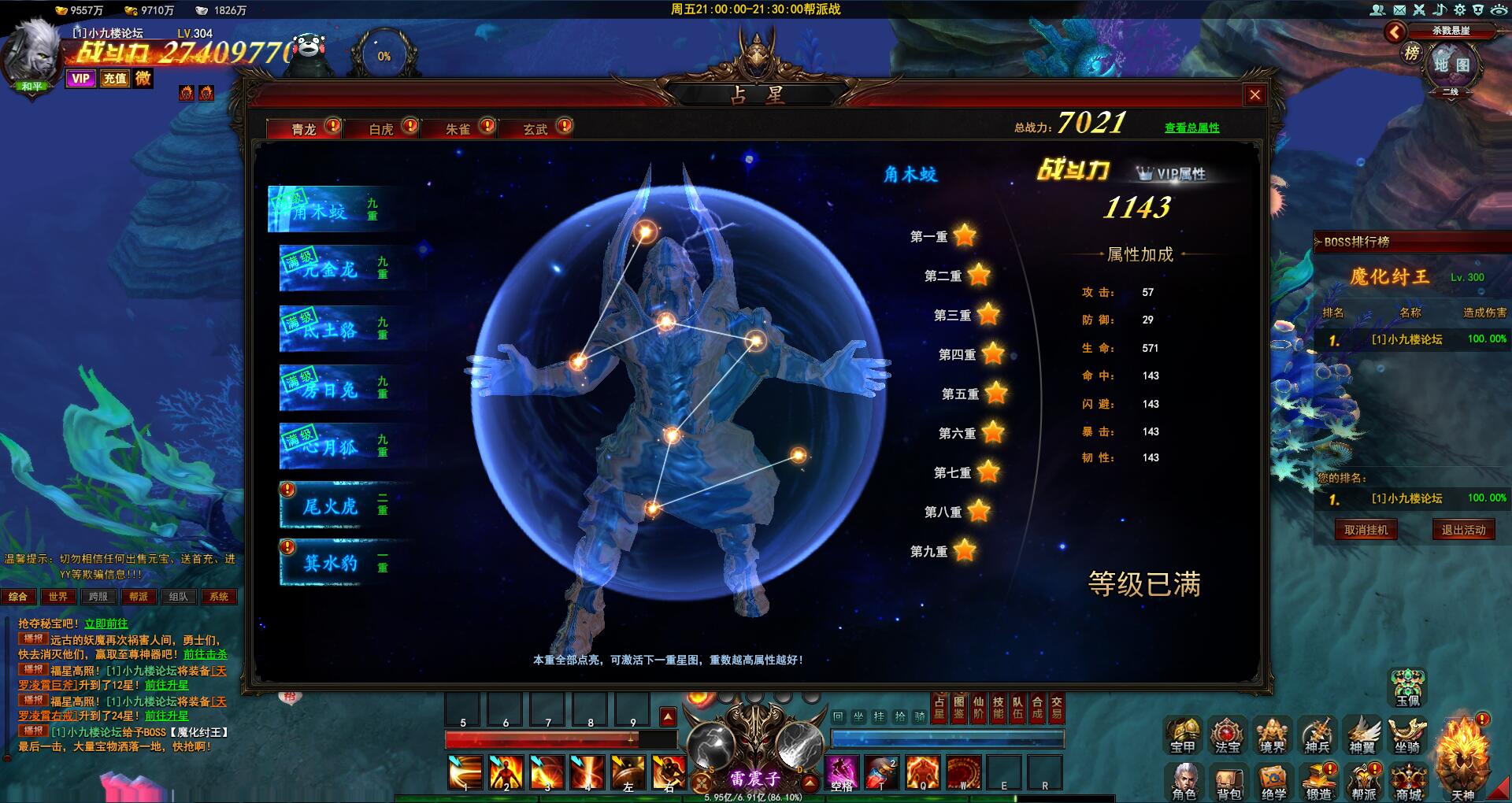
Task: Select the 青龙 tab
Action: pos(304,129)
